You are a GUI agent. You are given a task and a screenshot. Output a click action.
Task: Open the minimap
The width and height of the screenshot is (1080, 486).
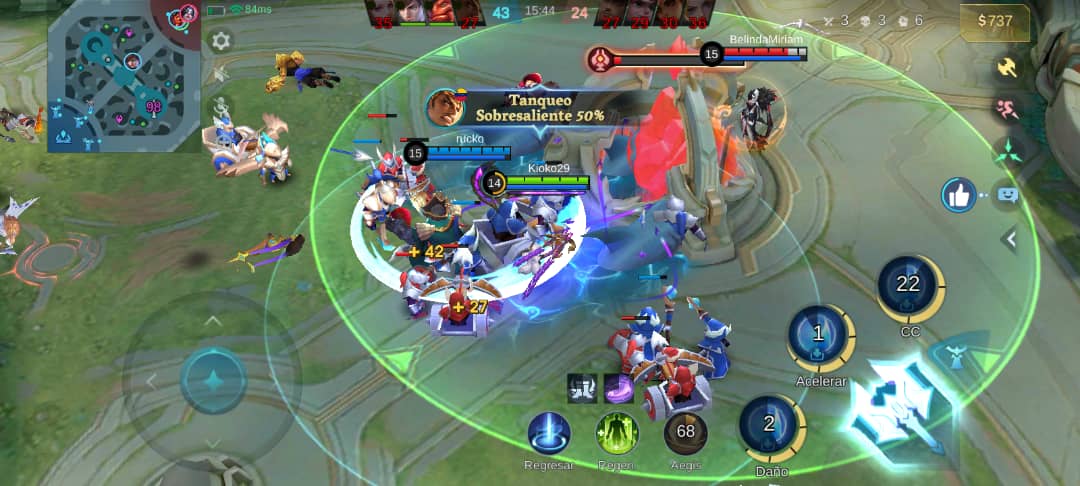[124, 76]
